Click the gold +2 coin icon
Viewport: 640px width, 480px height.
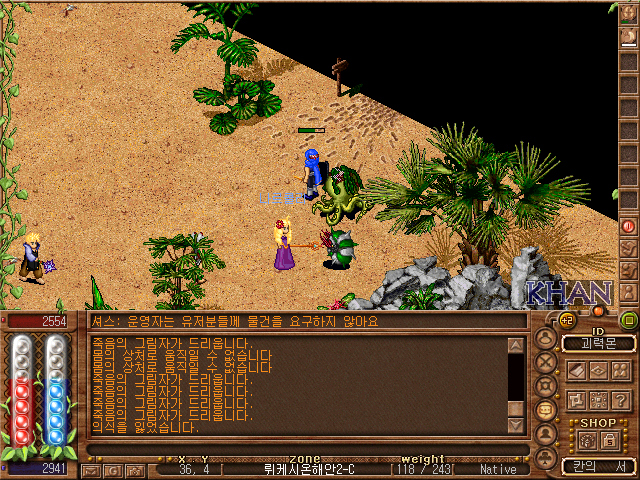(566, 319)
